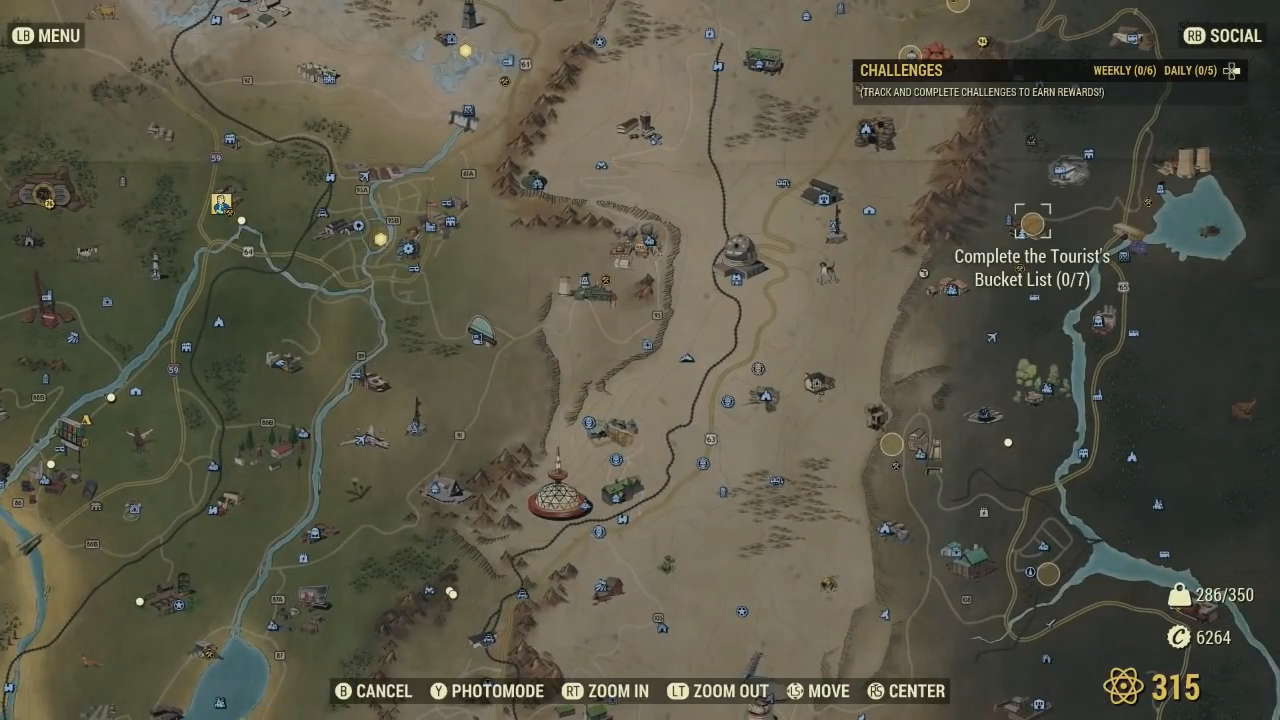This screenshot has width=1280, height=720.
Task: Show the Daily challenges
Action: coord(1189,71)
